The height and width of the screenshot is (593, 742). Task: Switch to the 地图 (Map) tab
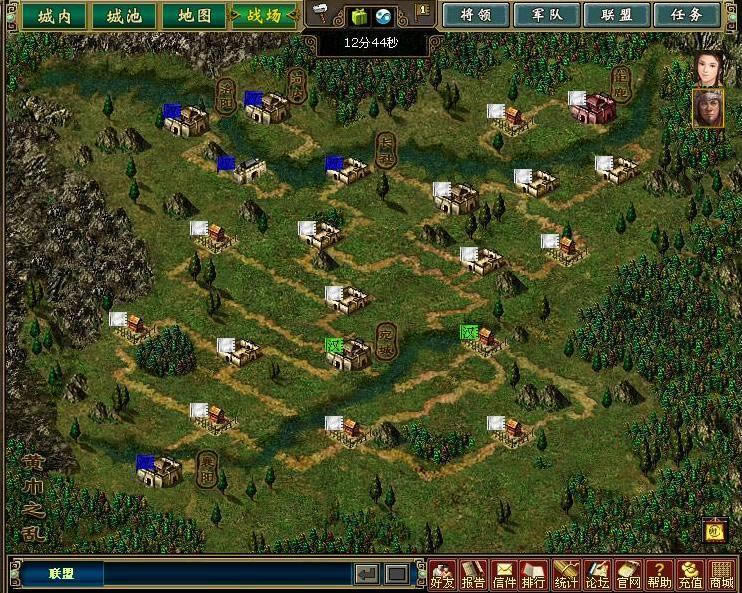(x=194, y=15)
